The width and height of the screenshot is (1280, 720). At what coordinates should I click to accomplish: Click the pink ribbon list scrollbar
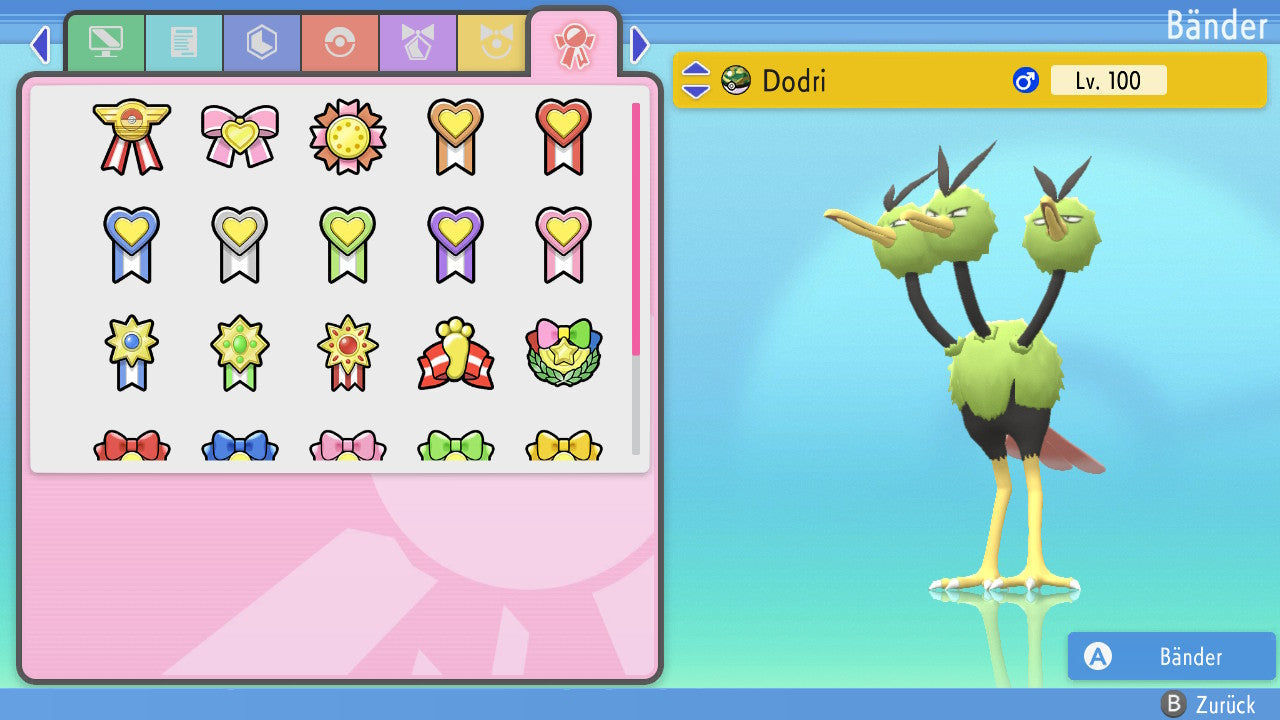point(636,228)
